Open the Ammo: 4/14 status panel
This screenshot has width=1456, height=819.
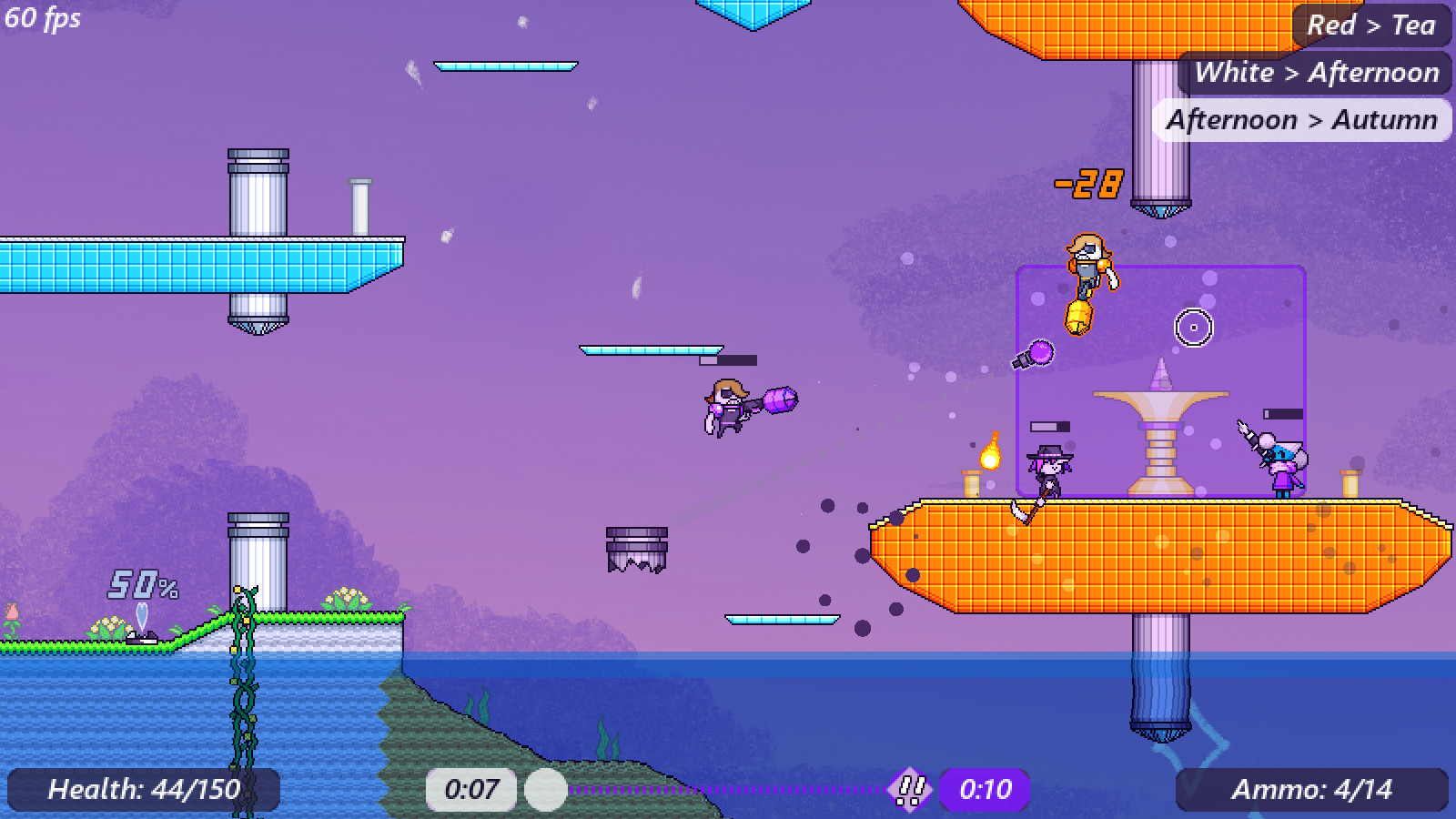point(1313,789)
